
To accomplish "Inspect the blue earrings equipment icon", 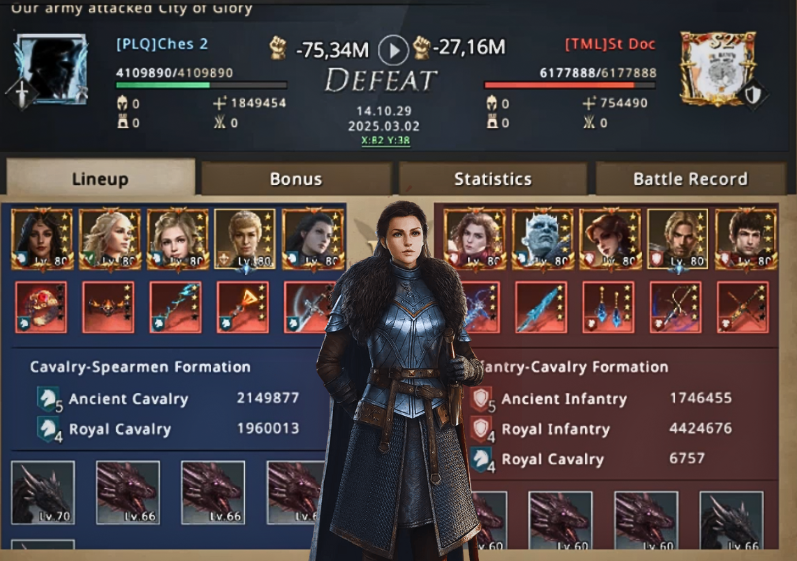I will pyautogui.click(x=608, y=307).
